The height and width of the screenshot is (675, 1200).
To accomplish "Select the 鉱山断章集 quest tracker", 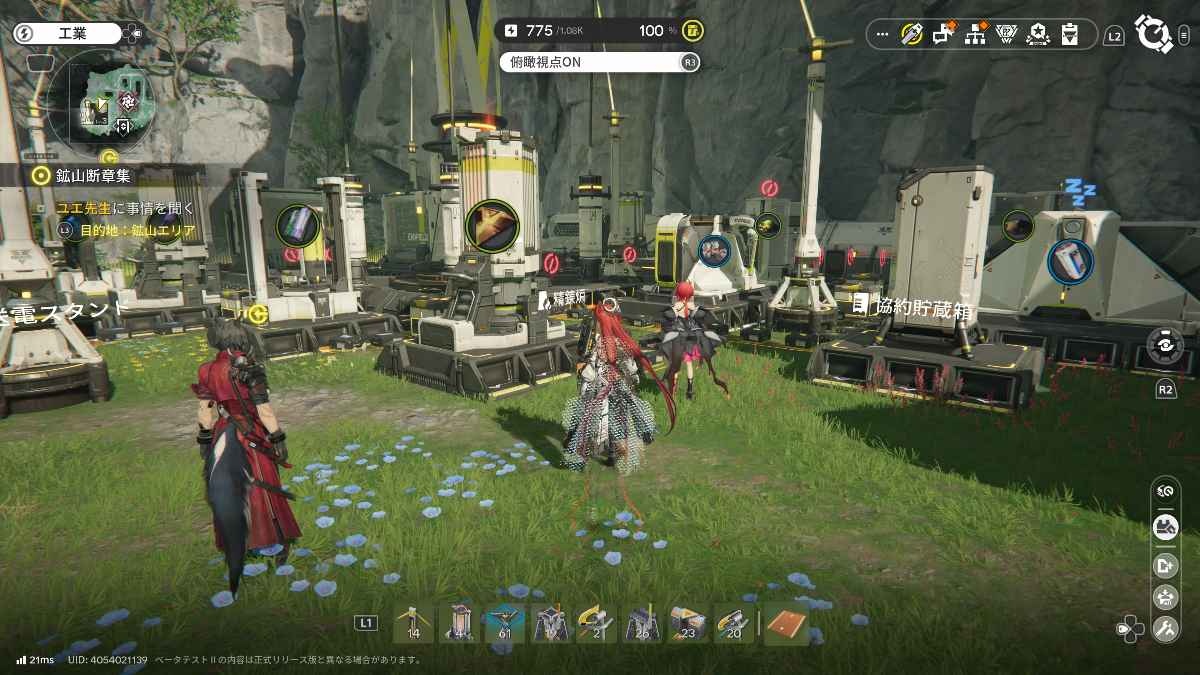I will click(x=93, y=176).
